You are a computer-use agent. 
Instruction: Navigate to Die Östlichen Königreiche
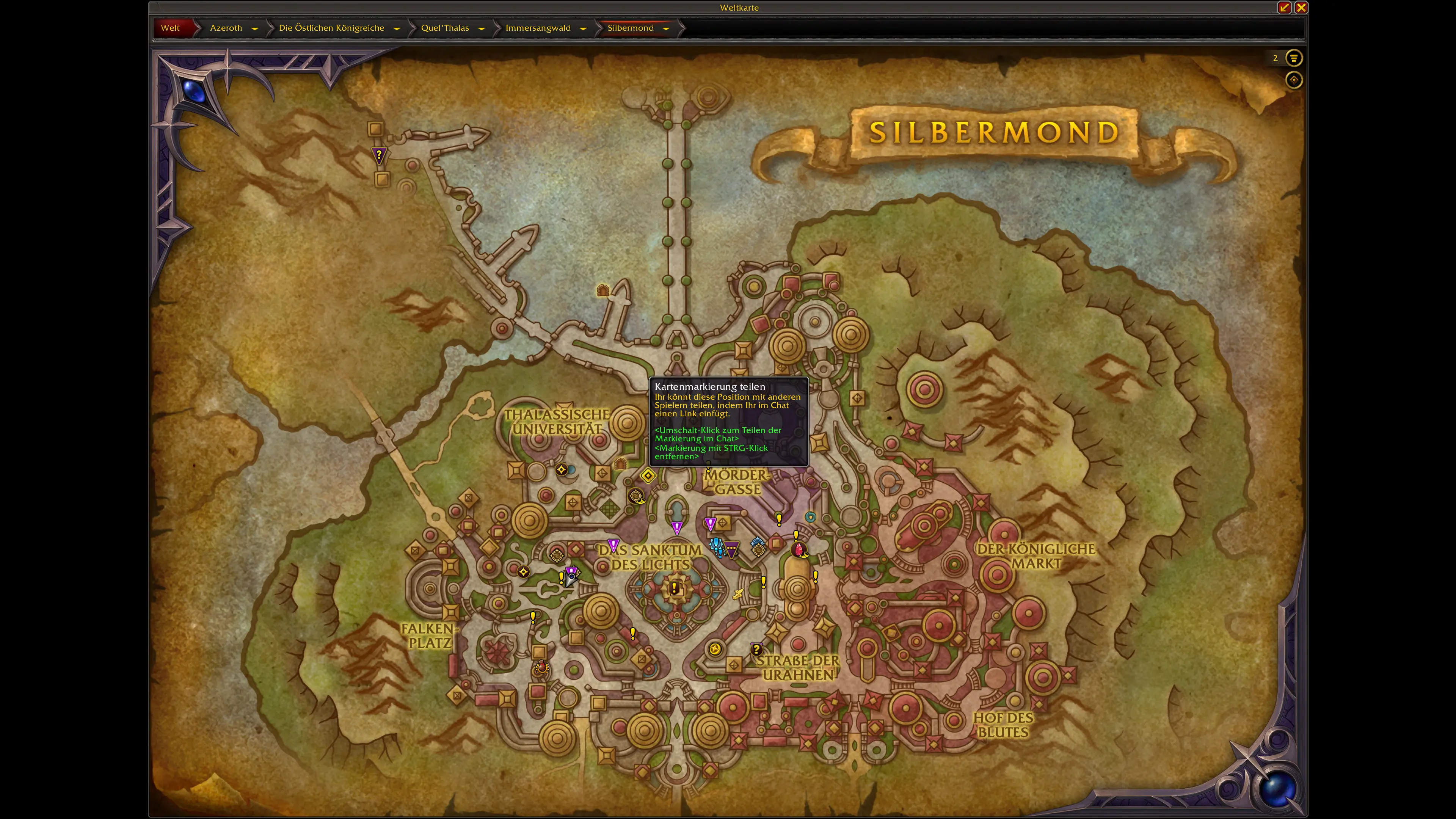click(331, 28)
